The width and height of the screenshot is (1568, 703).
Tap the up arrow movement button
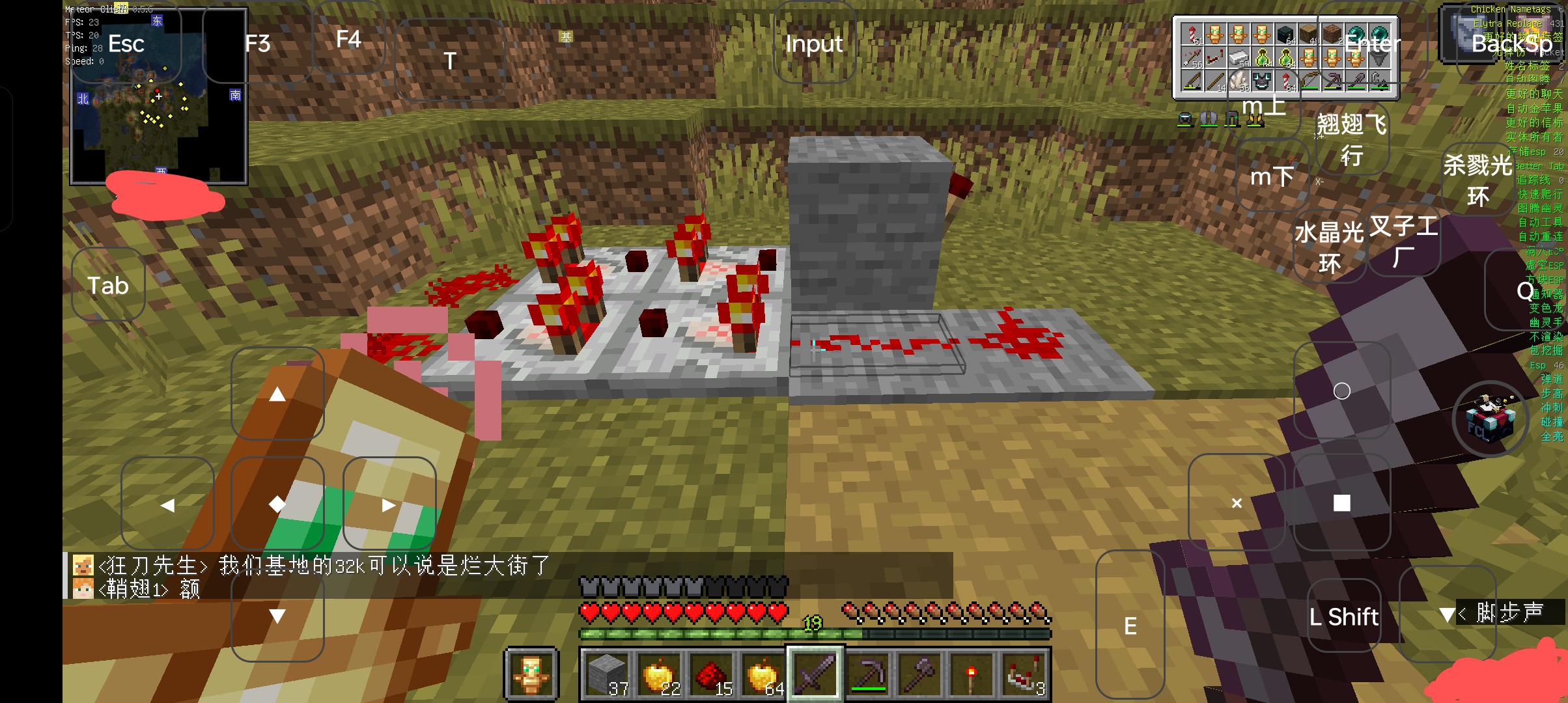tap(277, 394)
